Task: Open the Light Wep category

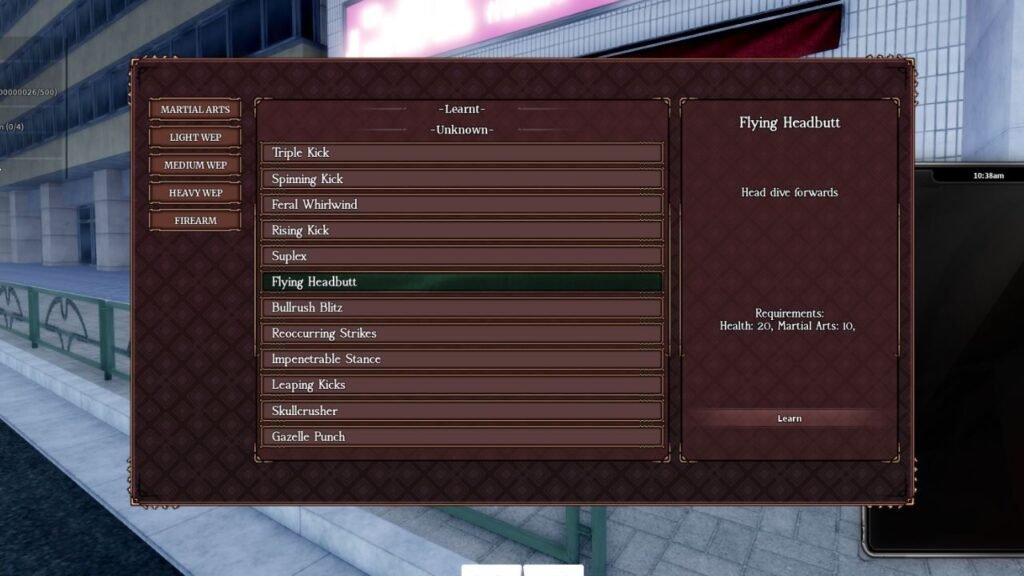Action: click(x=195, y=137)
